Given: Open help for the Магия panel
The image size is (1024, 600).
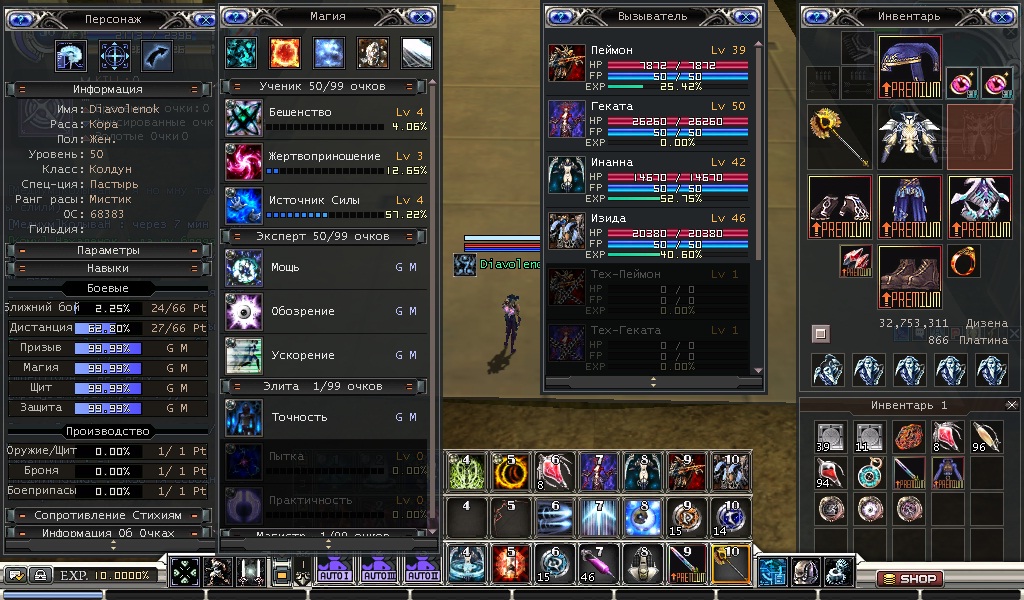Looking at the screenshot, I should (235, 17).
